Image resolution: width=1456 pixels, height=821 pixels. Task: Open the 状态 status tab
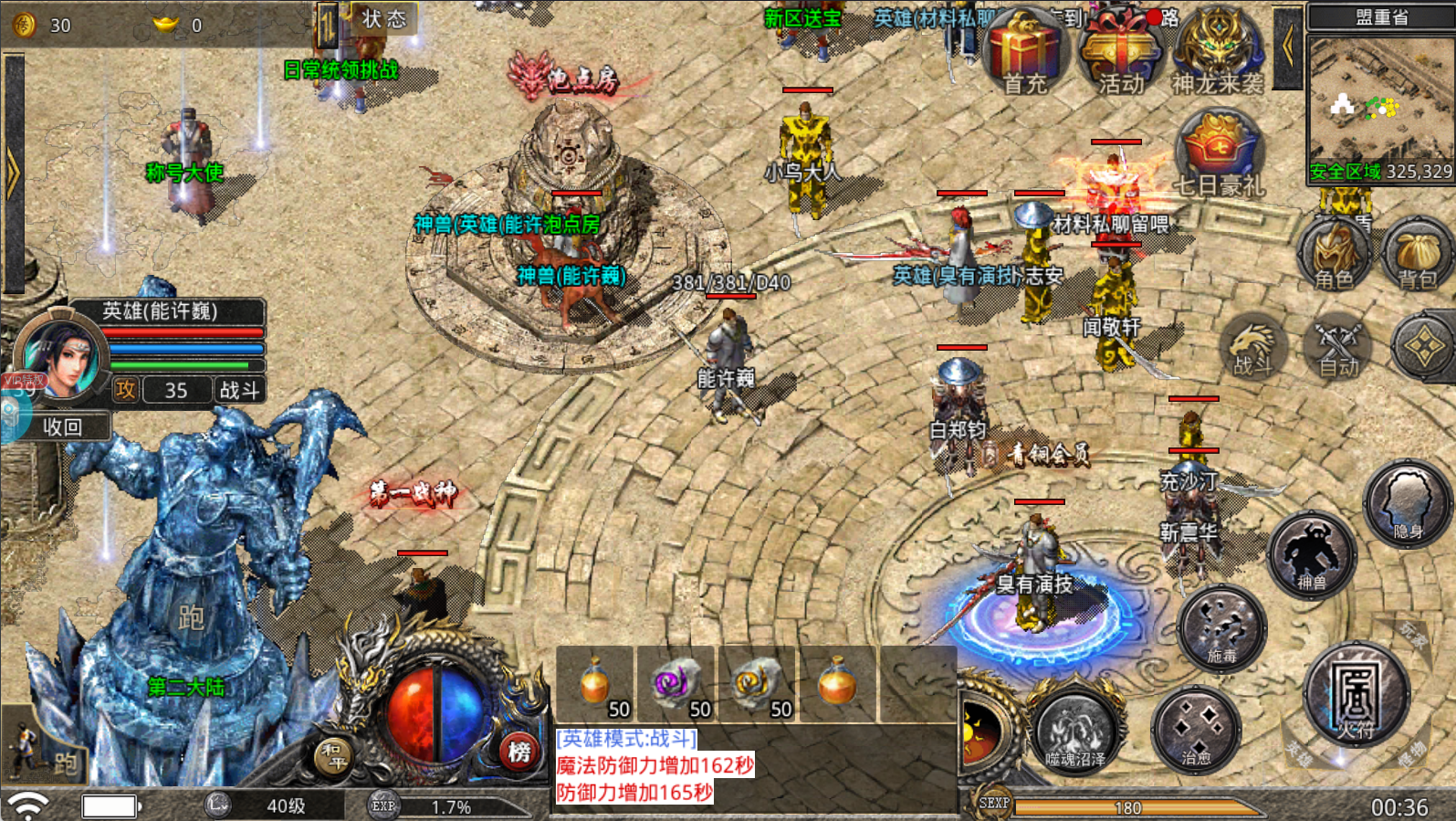(383, 18)
